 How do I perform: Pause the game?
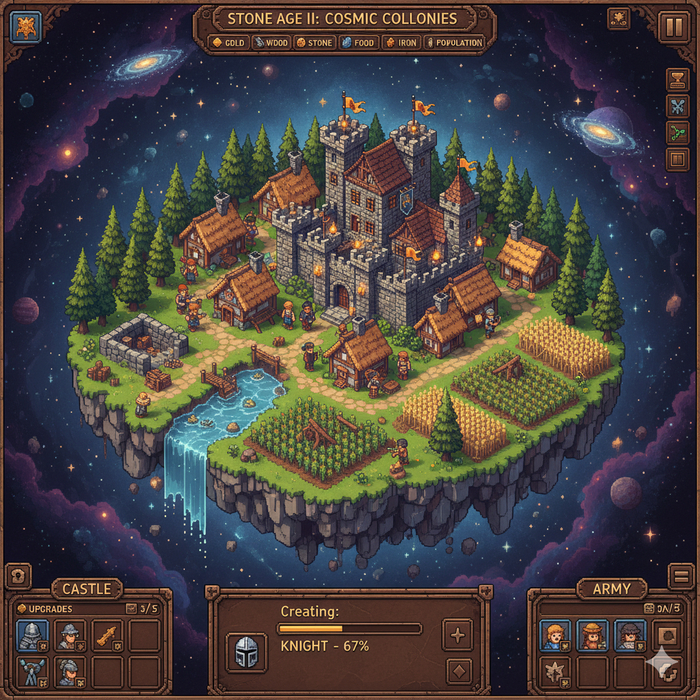671,24
